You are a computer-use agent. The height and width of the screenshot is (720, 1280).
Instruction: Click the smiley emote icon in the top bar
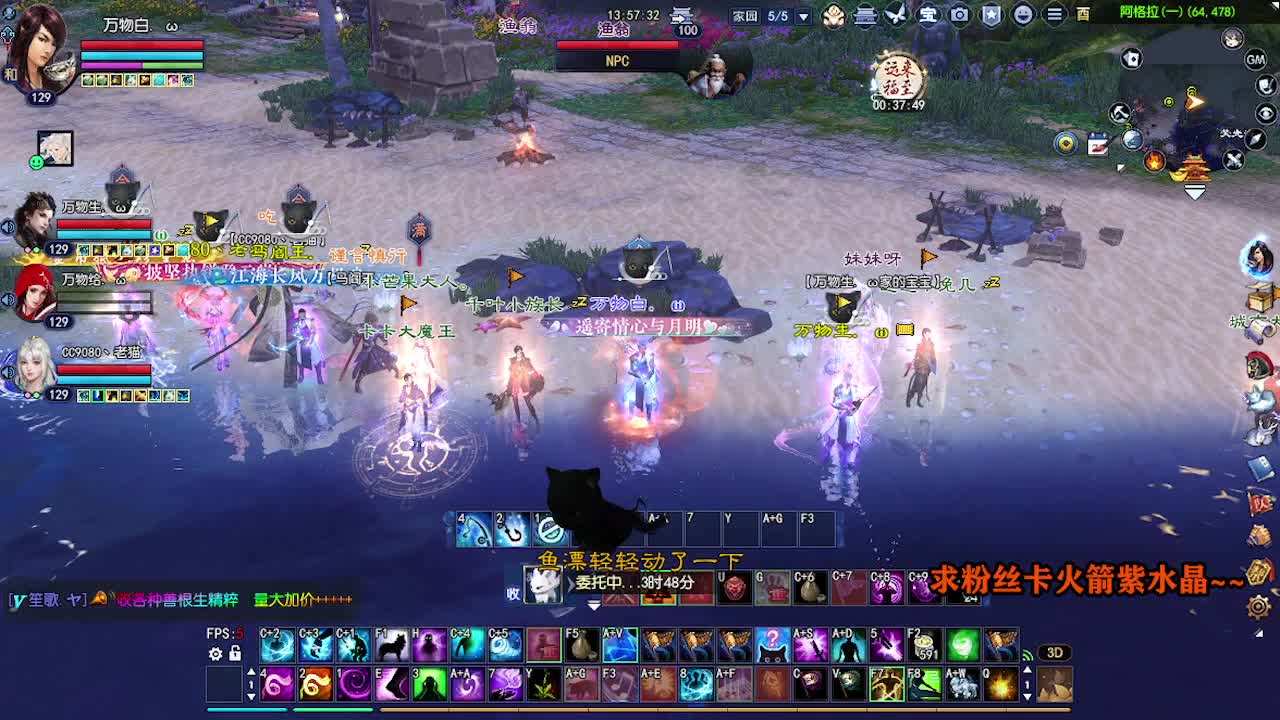(1025, 16)
